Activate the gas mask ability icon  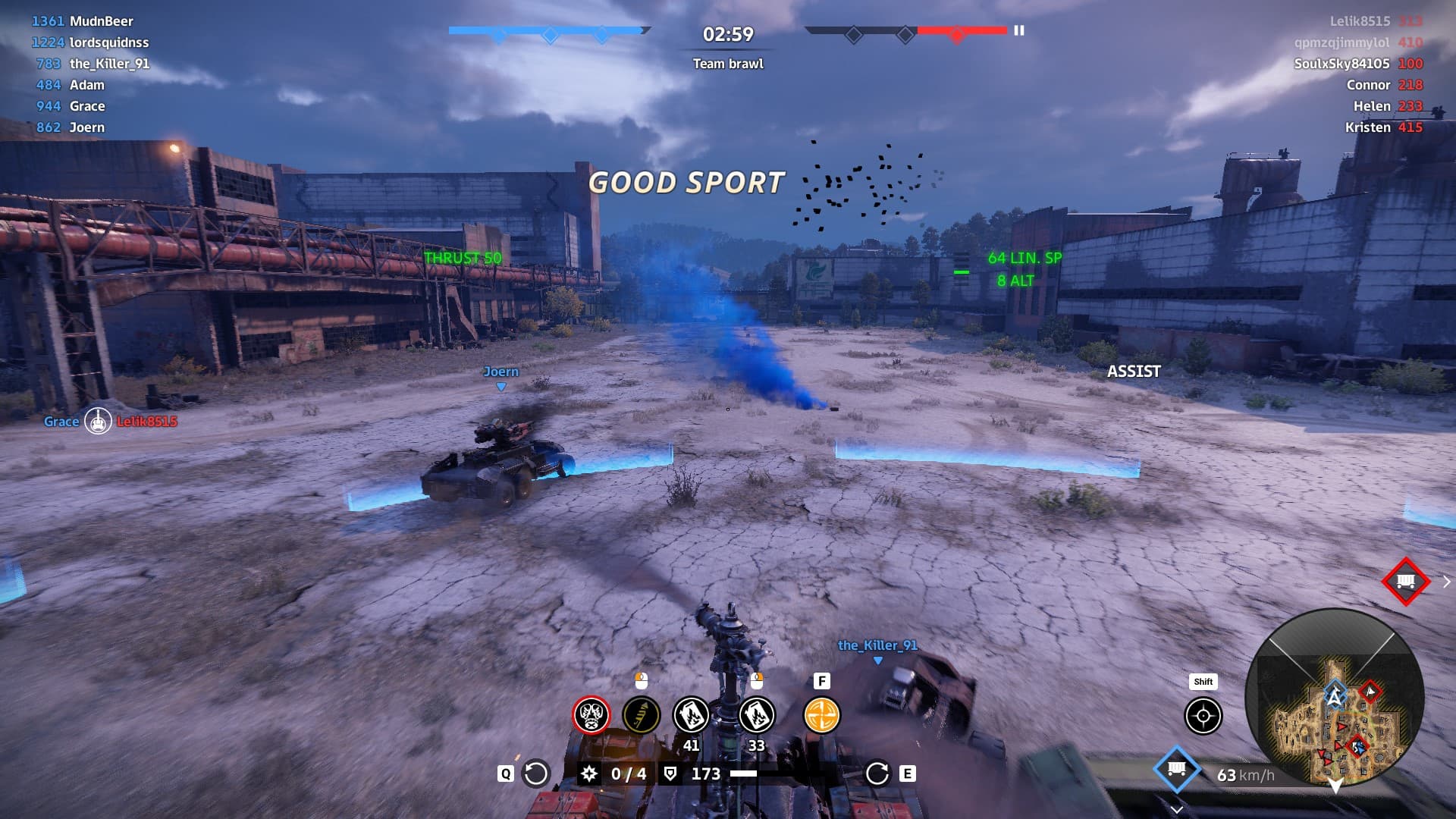pos(591,714)
